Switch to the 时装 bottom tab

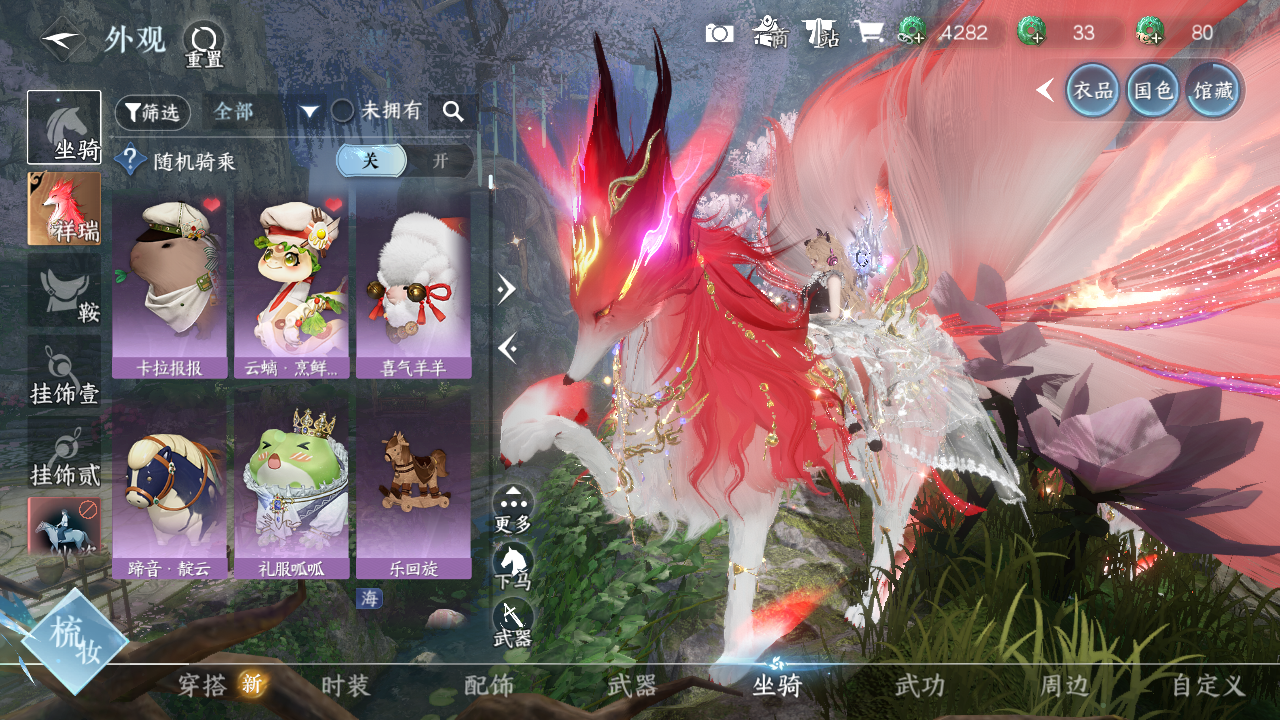click(346, 686)
